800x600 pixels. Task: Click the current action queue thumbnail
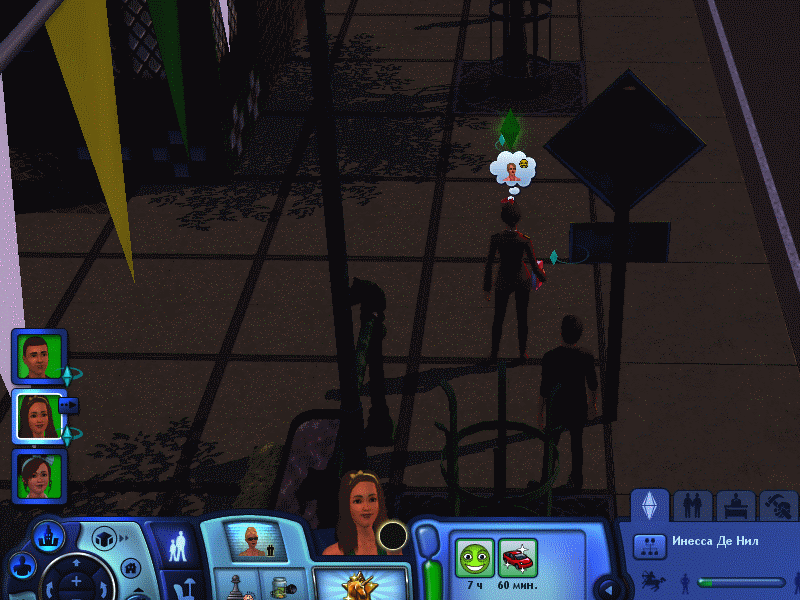click(x=251, y=541)
